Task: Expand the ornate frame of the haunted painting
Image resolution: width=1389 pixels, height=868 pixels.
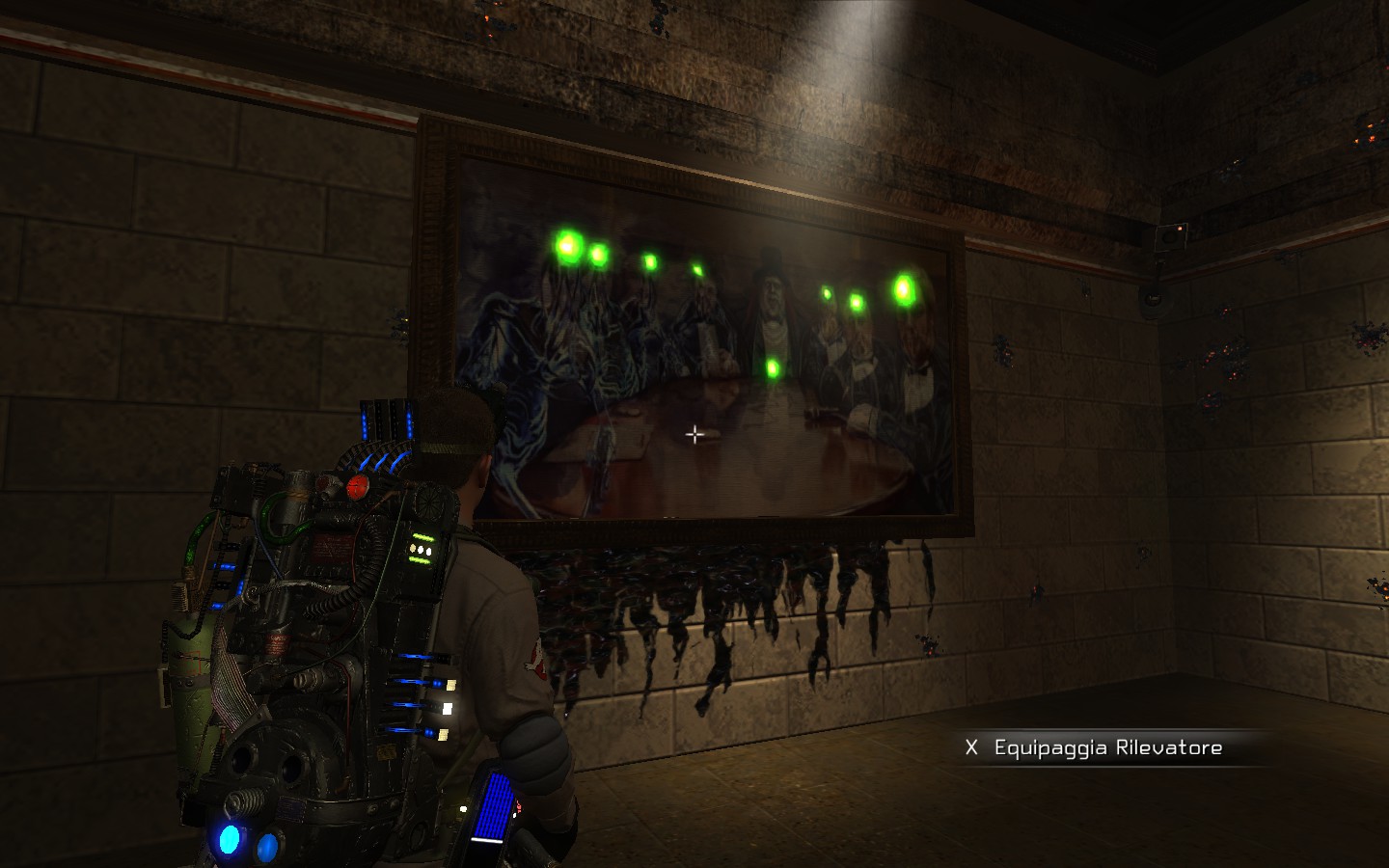Action: pyautogui.click(x=436, y=309)
